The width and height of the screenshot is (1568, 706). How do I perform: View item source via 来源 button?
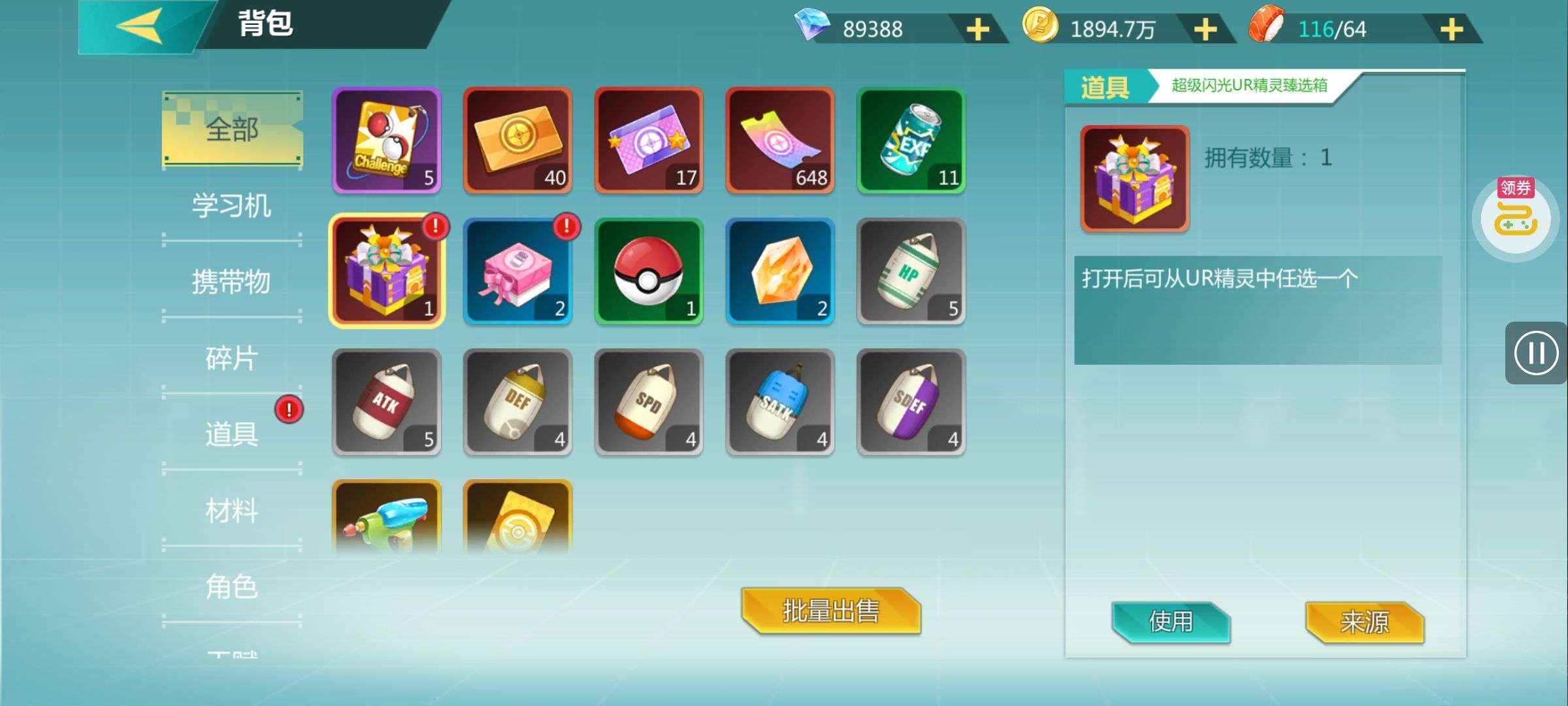pyautogui.click(x=1364, y=622)
